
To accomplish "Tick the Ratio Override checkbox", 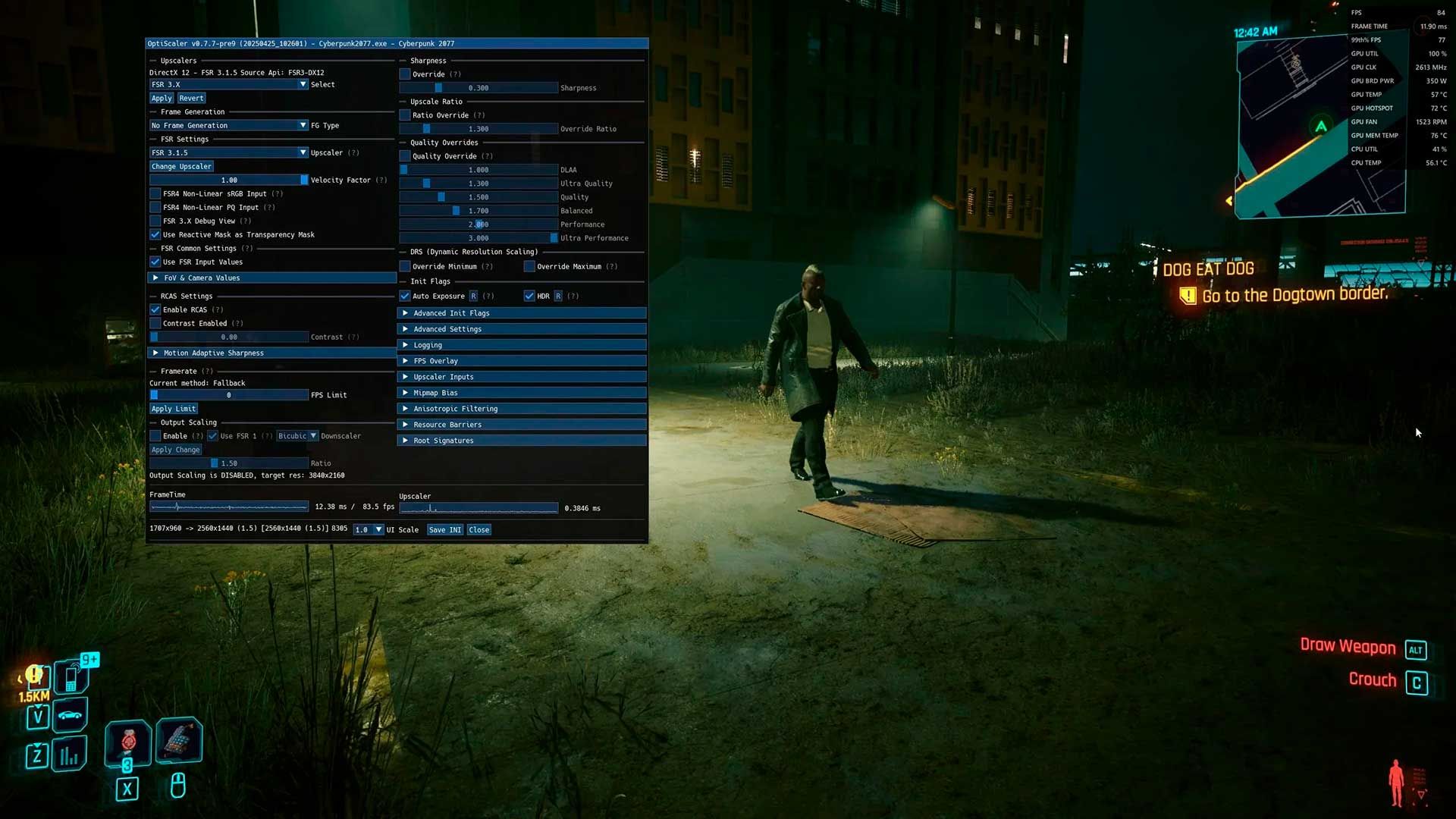I will pos(405,115).
